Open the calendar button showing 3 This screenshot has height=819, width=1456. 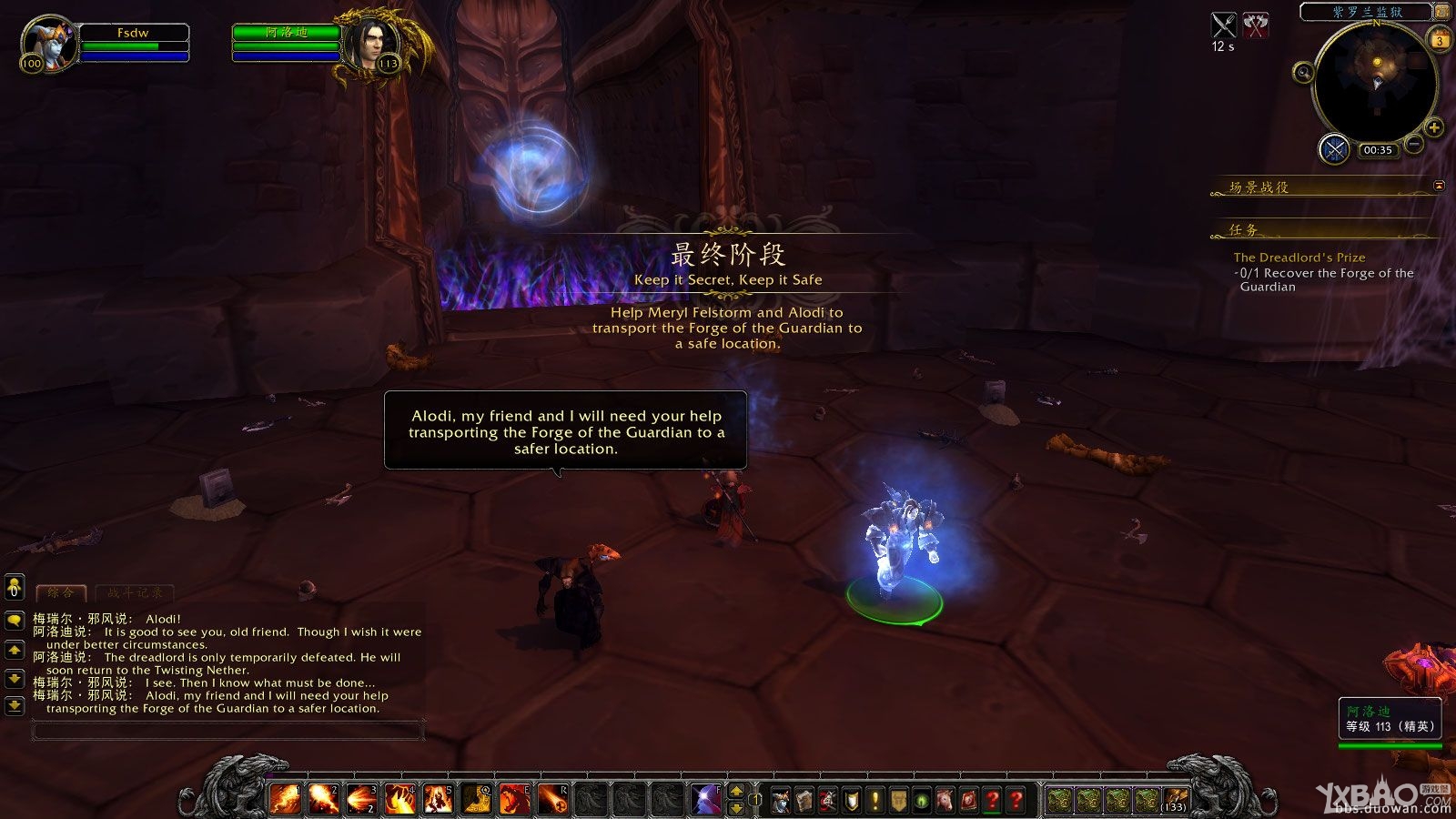point(1441,40)
